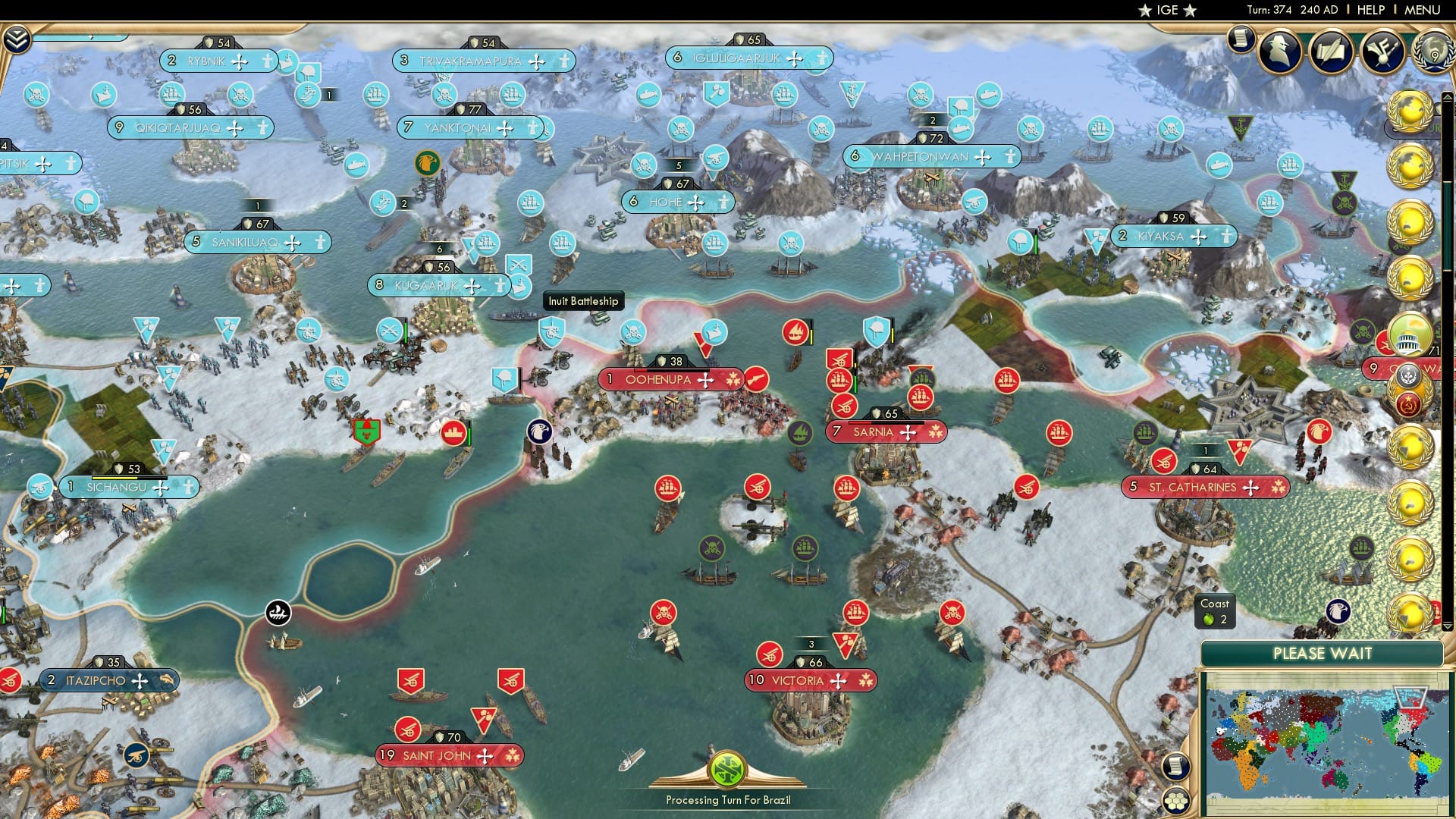
Task: Open the HELP screen
Action: point(1371,9)
